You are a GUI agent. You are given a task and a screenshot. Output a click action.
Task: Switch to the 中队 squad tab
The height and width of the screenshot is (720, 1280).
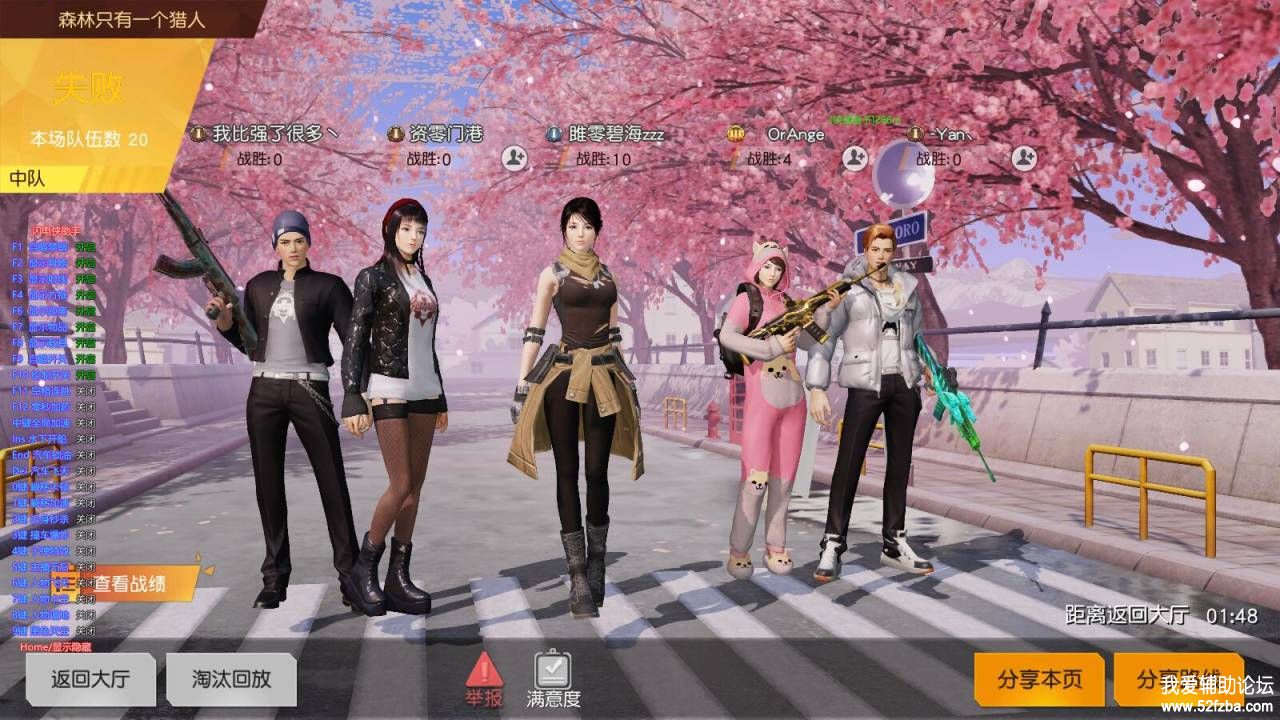tap(30, 179)
